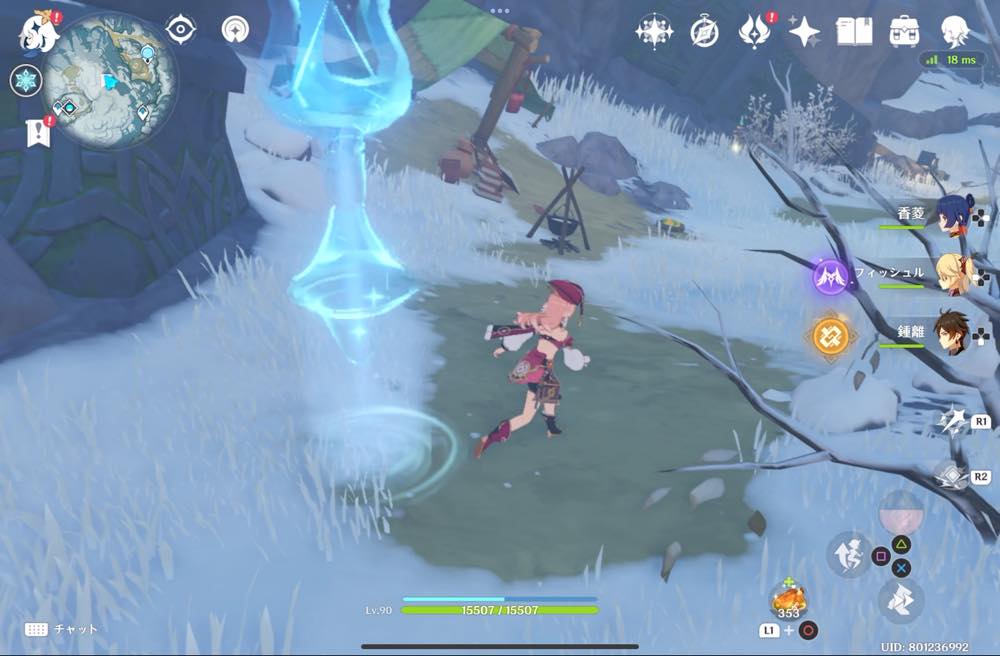Open the compass-dial icon in top bar
The height and width of the screenshot is (656, 1000).
(x=704, y=32)
